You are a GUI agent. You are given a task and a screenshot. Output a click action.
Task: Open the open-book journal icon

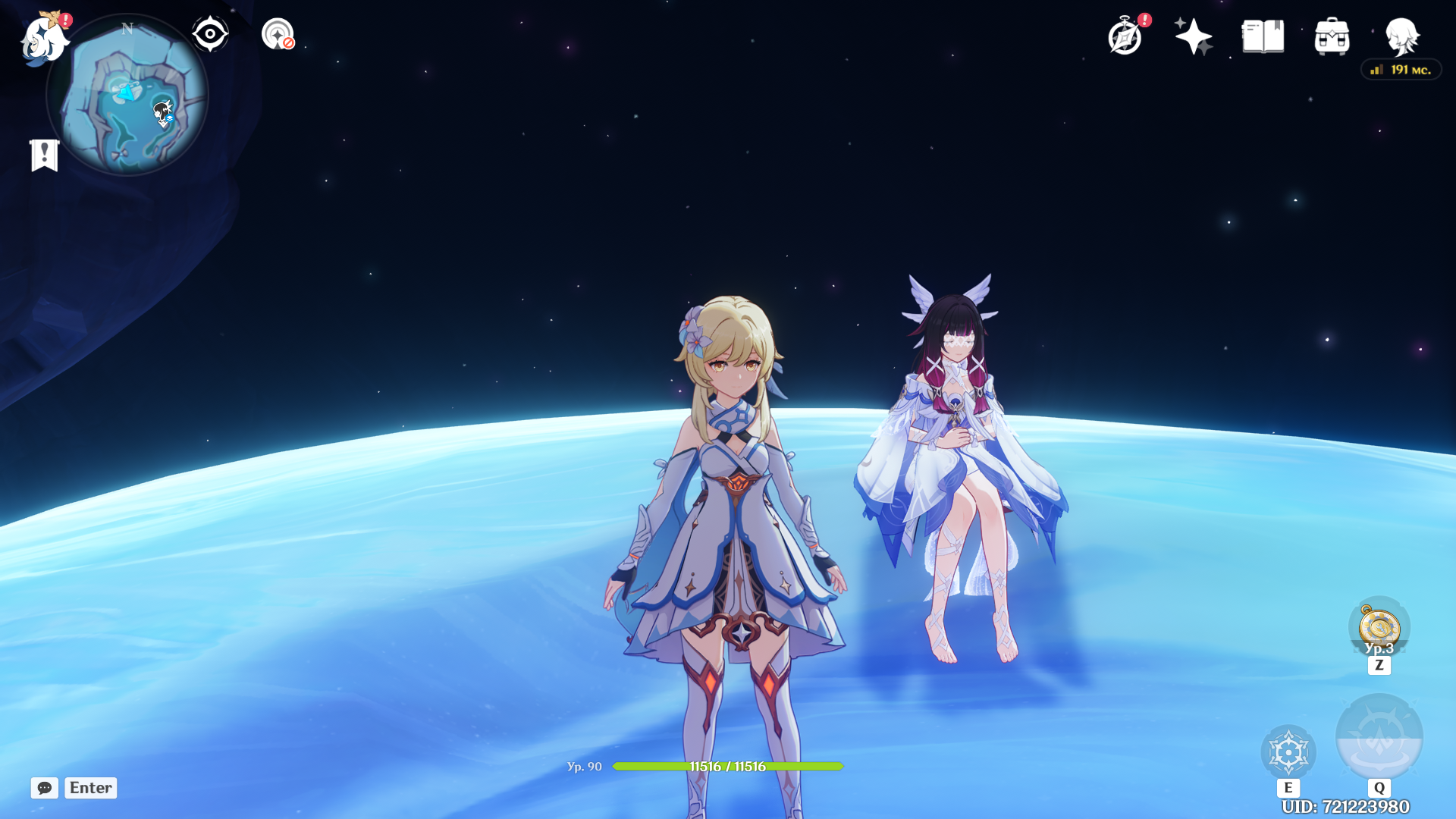coord(1263,36)
